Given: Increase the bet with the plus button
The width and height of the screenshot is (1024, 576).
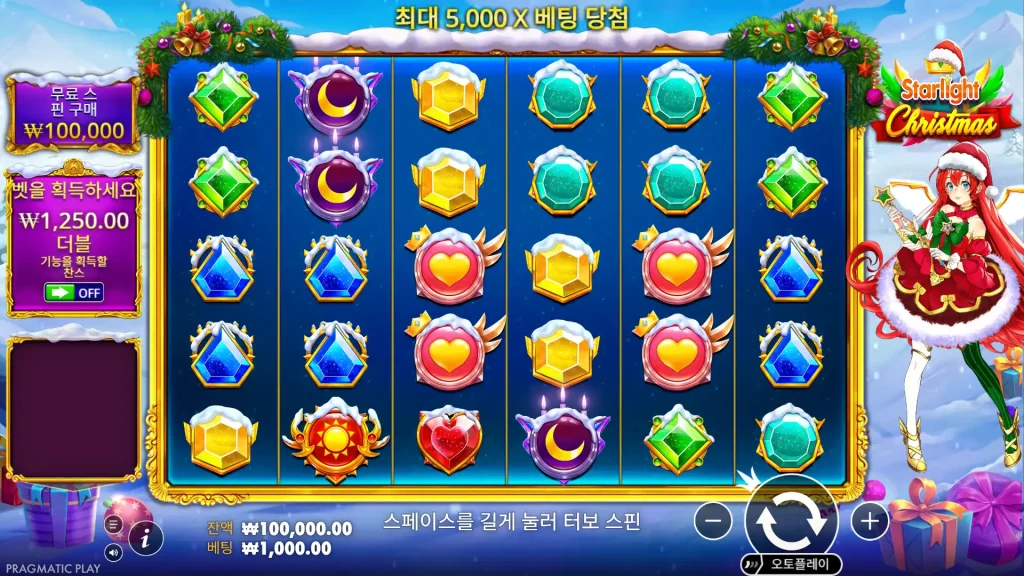Looking at the screenshot, I should click(x=870, y=520).
